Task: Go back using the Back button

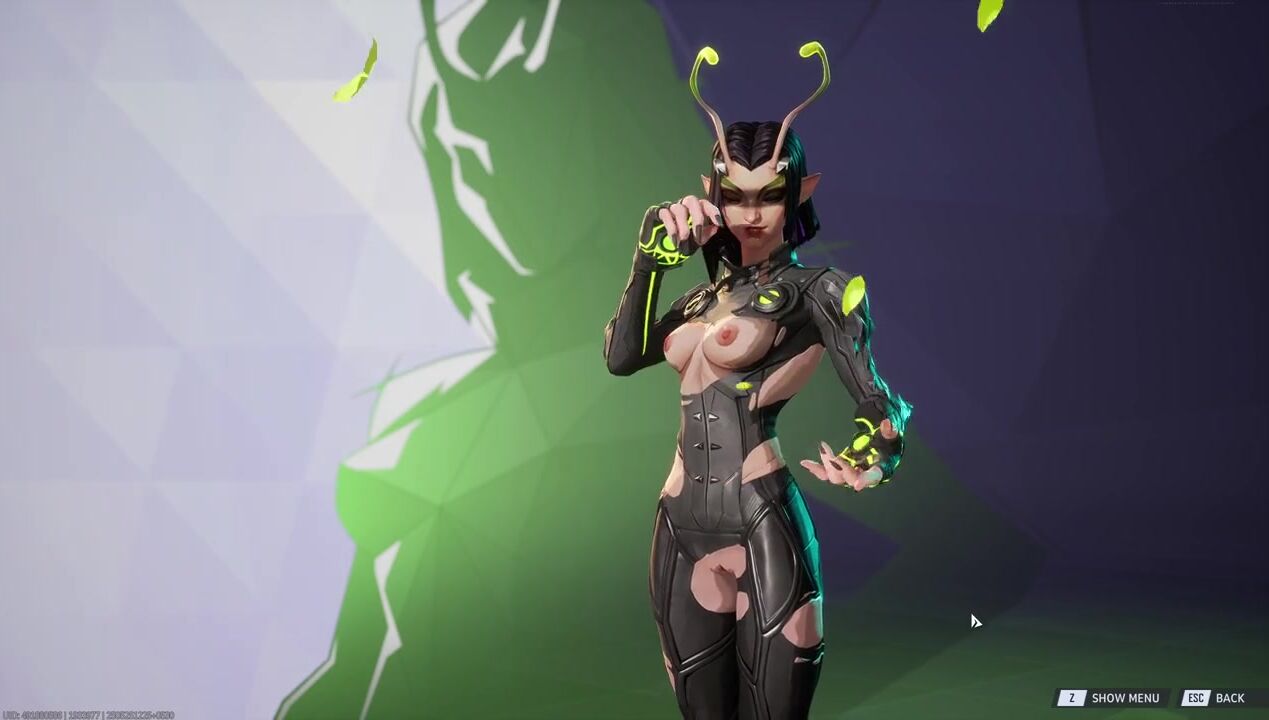Action: [x=1217, y=698]
